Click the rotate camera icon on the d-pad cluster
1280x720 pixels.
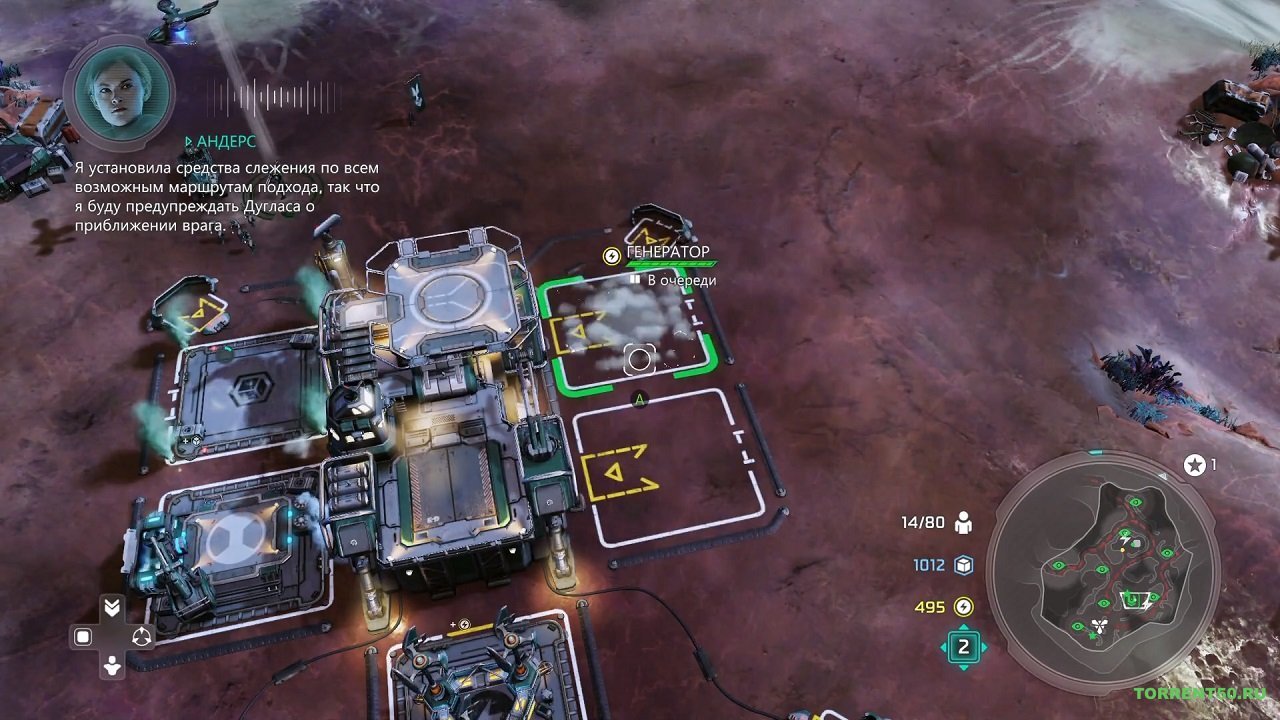tap(142, 635)
